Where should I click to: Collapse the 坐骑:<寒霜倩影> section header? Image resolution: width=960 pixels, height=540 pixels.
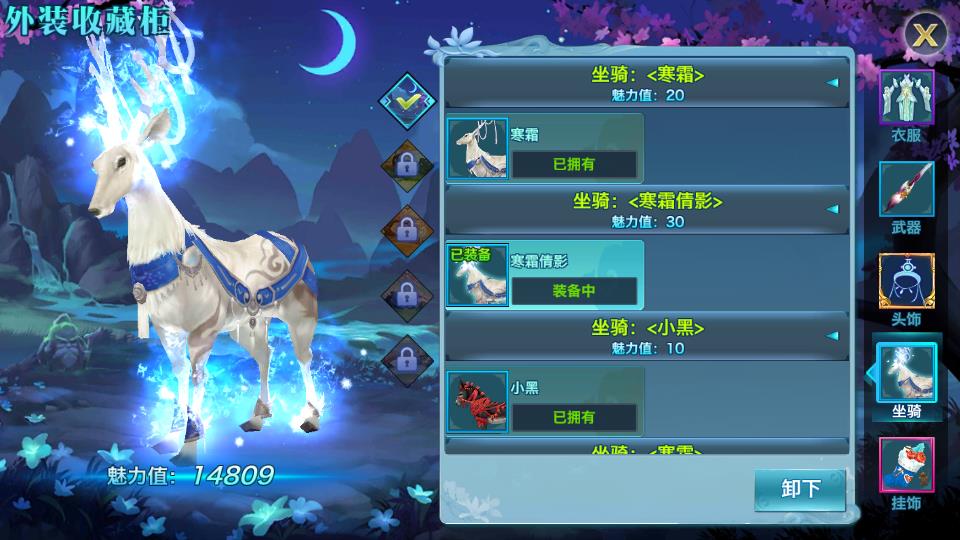647,210
